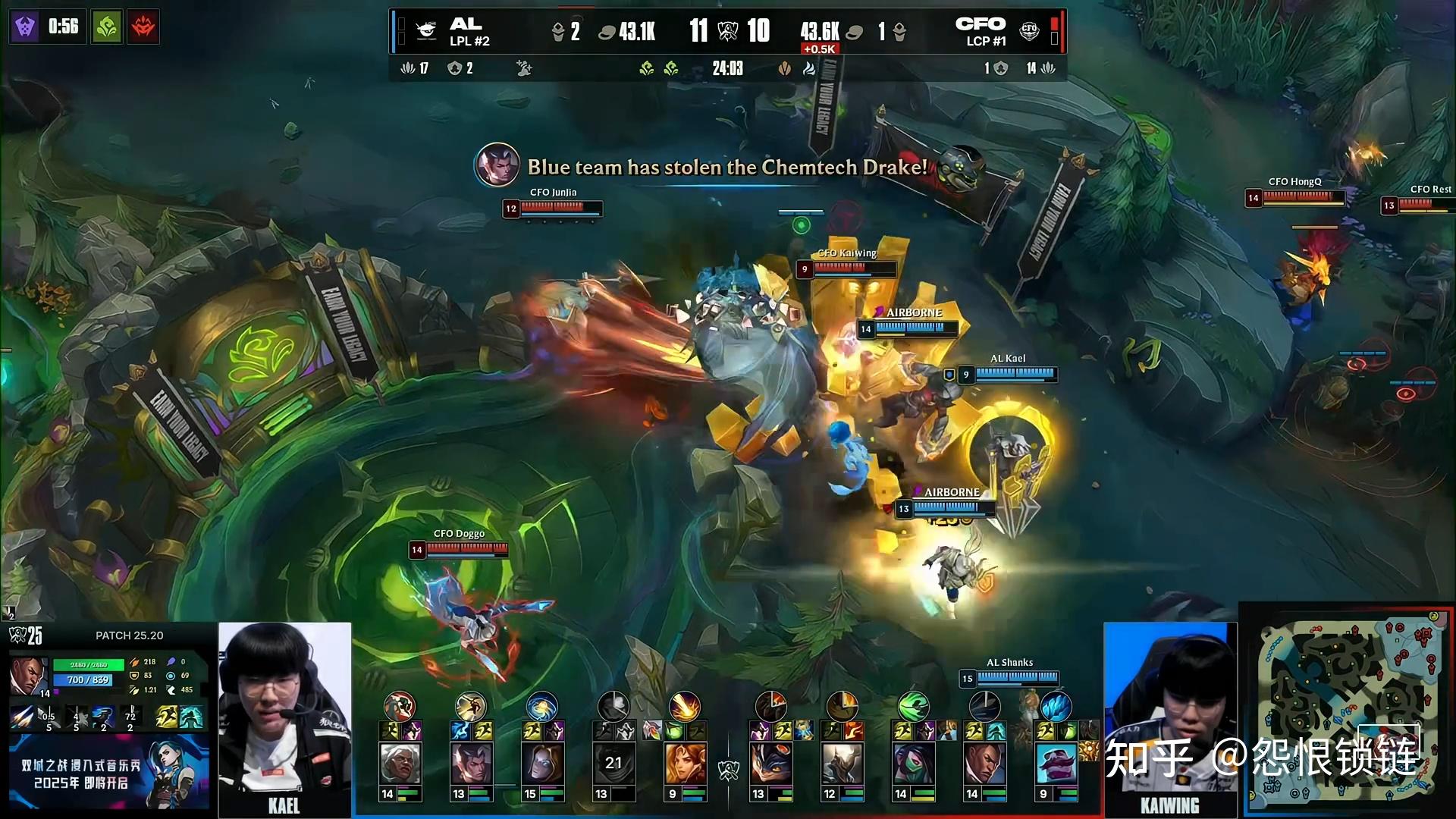Click the AL team logo
The width and height of the screenshot is (1456, 819).
[426, 30]
